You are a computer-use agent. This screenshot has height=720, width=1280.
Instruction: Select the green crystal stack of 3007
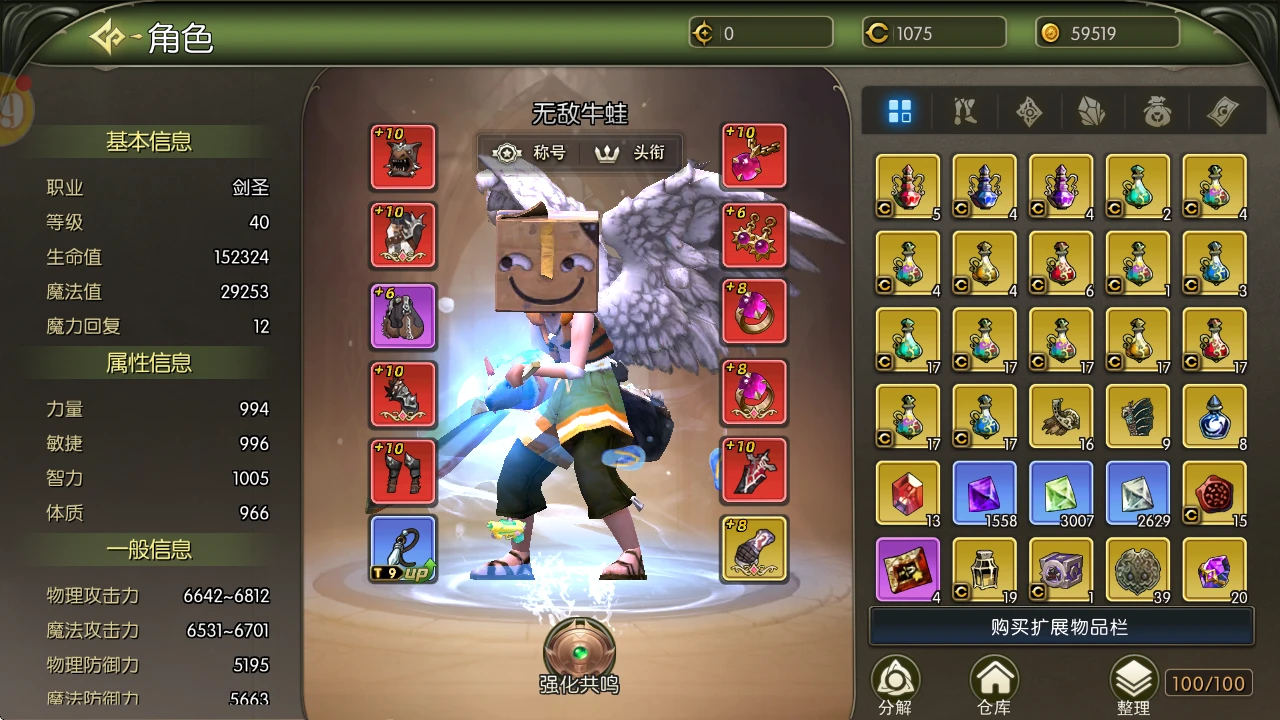tap(1061, 493)
